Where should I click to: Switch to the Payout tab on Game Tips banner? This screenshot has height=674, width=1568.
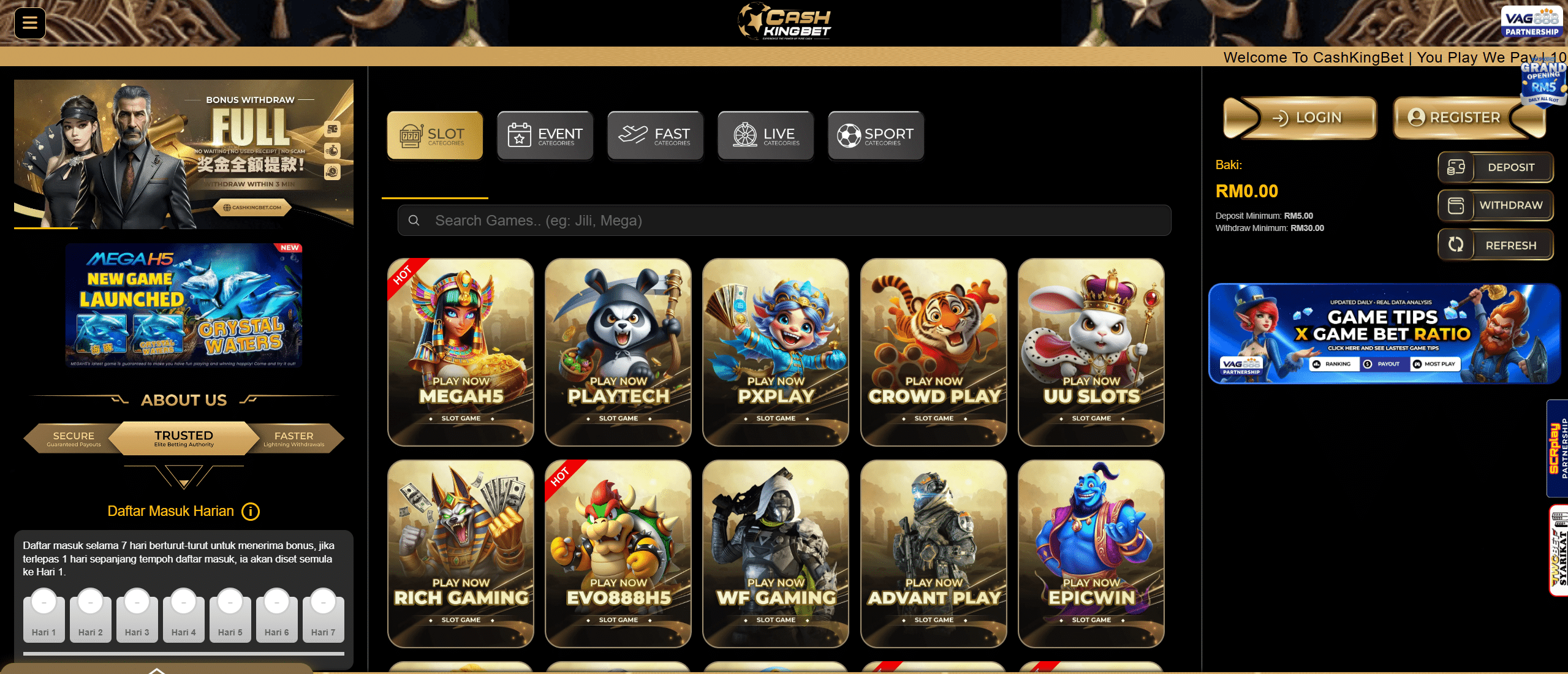point(1382,364)
